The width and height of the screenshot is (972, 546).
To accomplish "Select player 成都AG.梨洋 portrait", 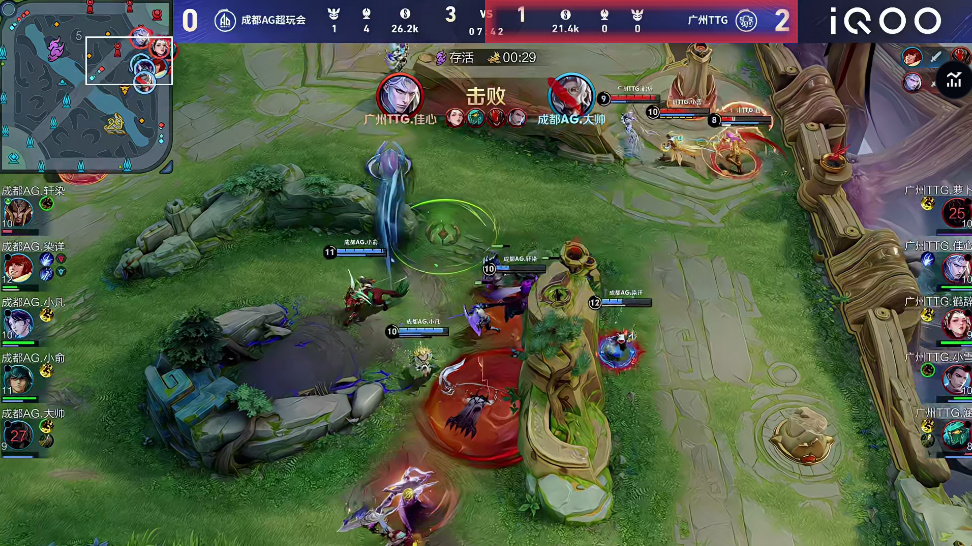I will click(19, 267).
